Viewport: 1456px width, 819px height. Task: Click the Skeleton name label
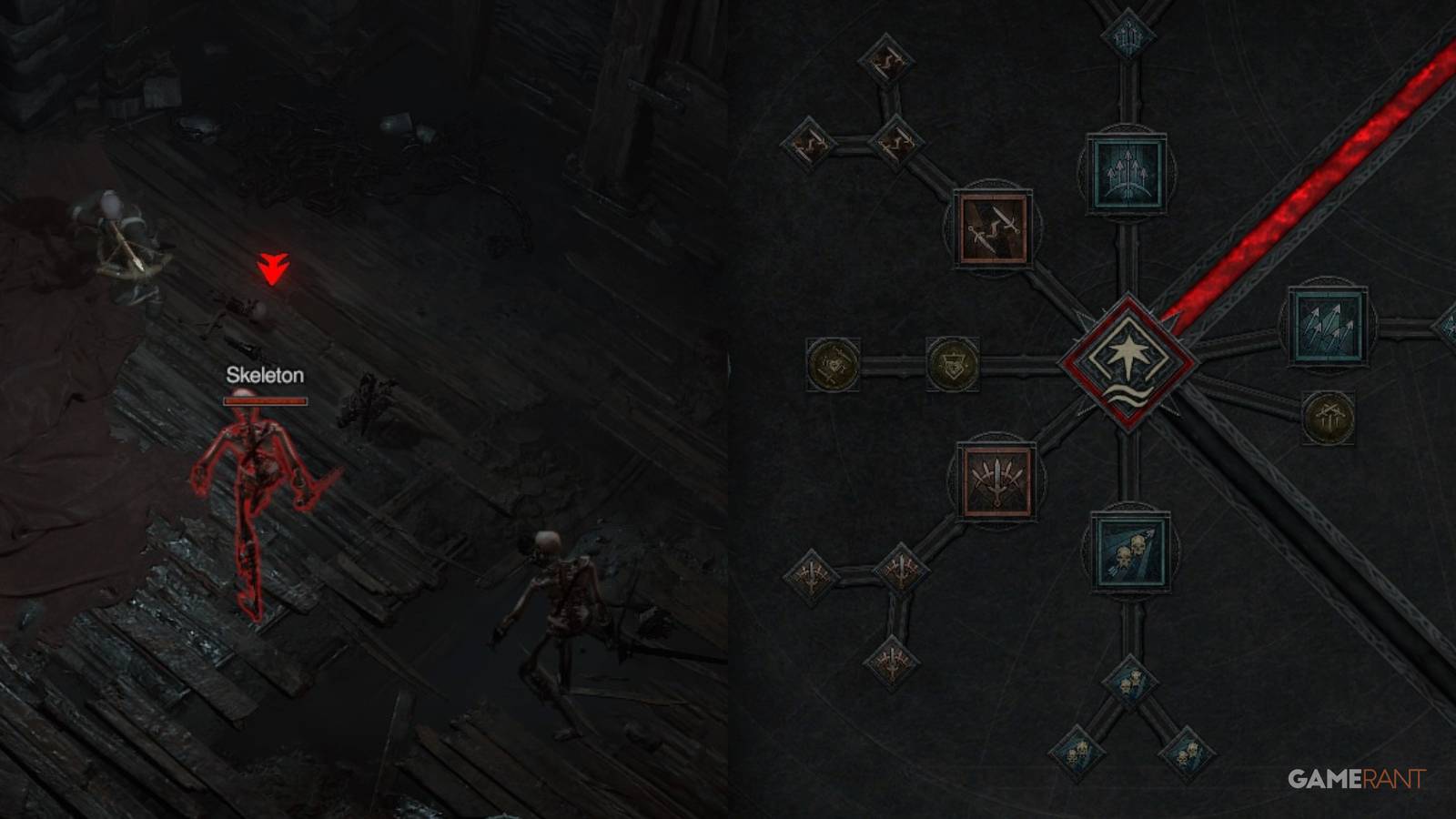click(266, 374)
